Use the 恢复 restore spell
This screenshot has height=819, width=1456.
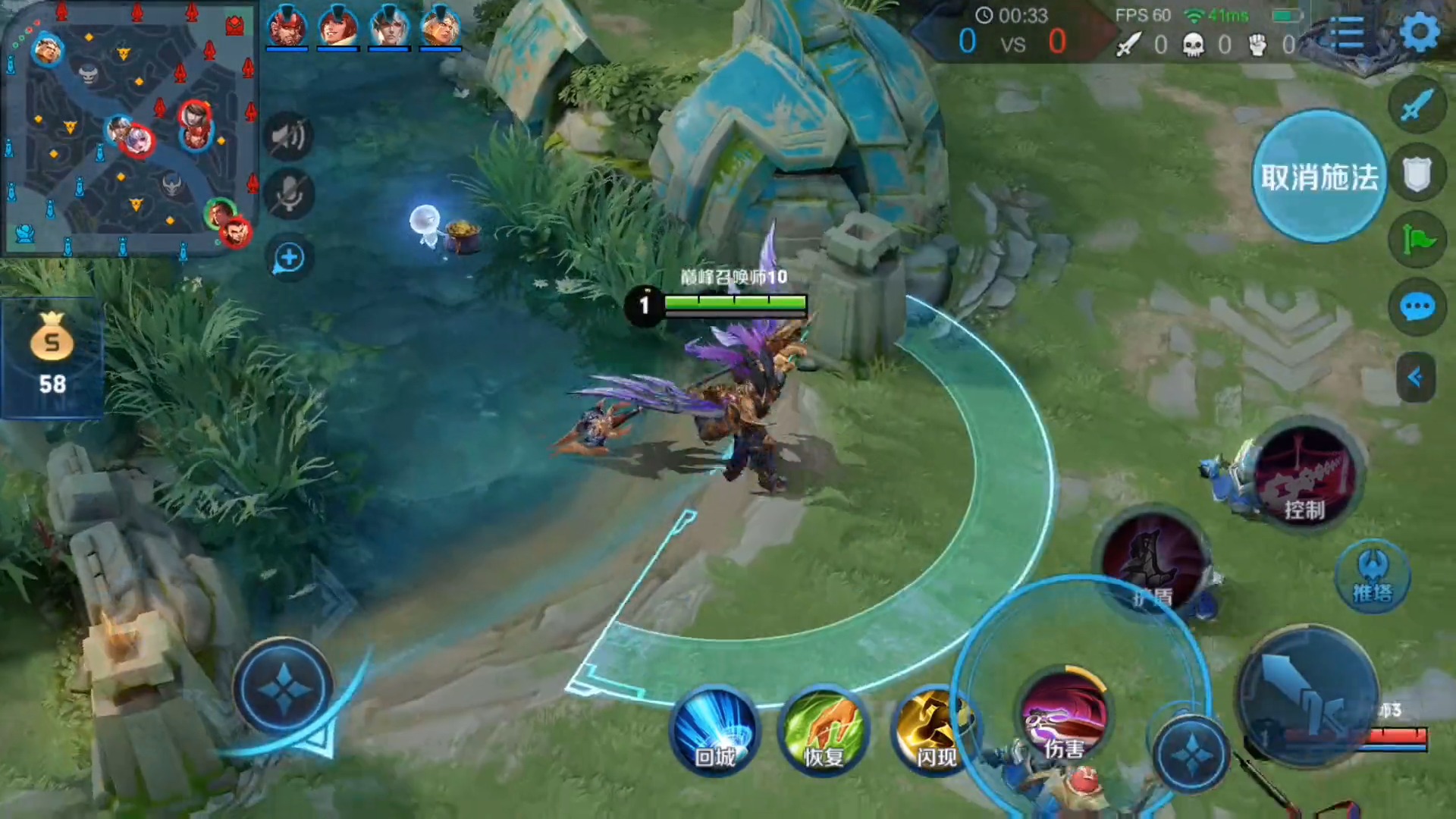(824, 730)
